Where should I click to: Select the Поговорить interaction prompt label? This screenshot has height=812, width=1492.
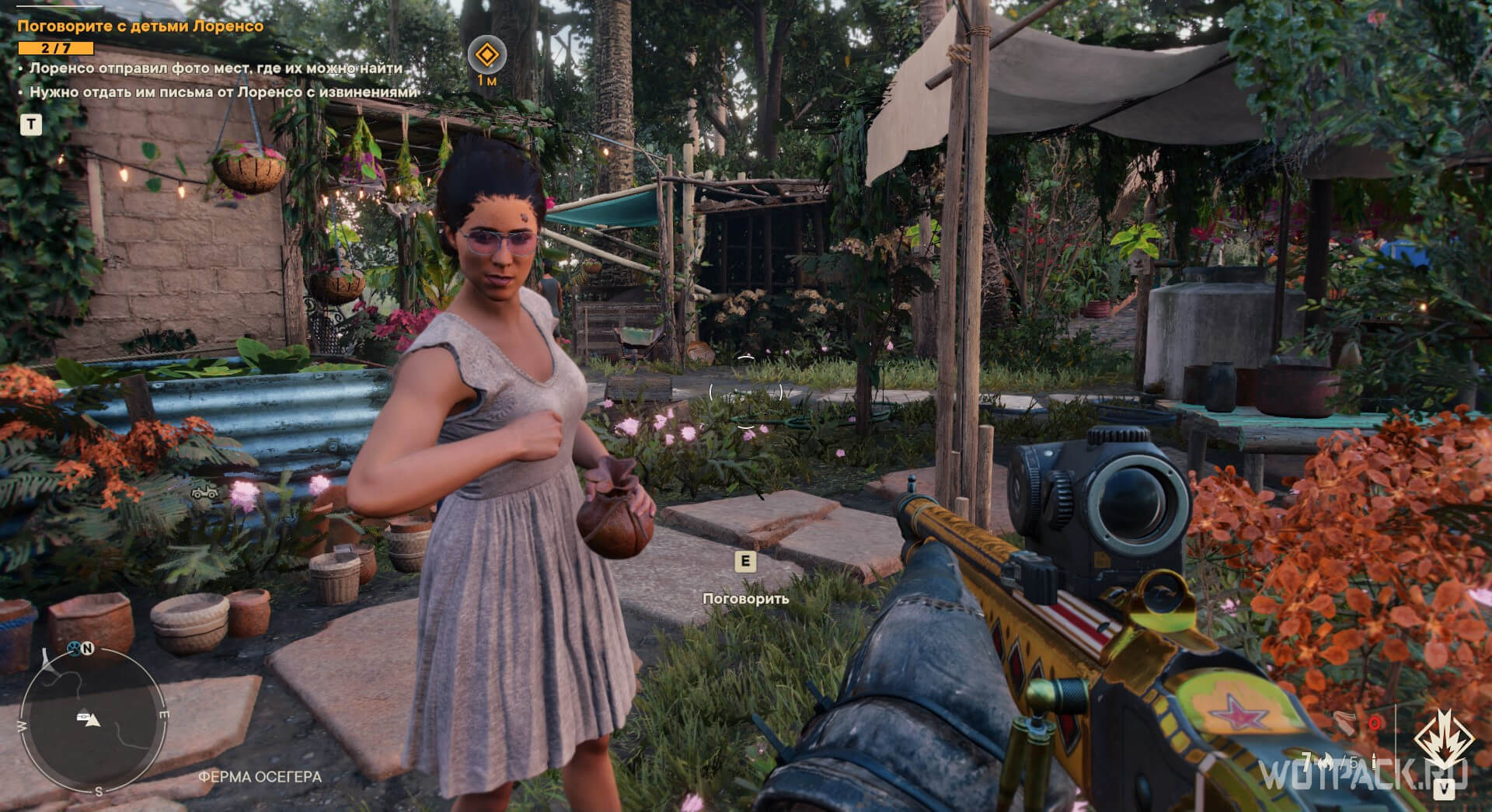tap(745, 598)
